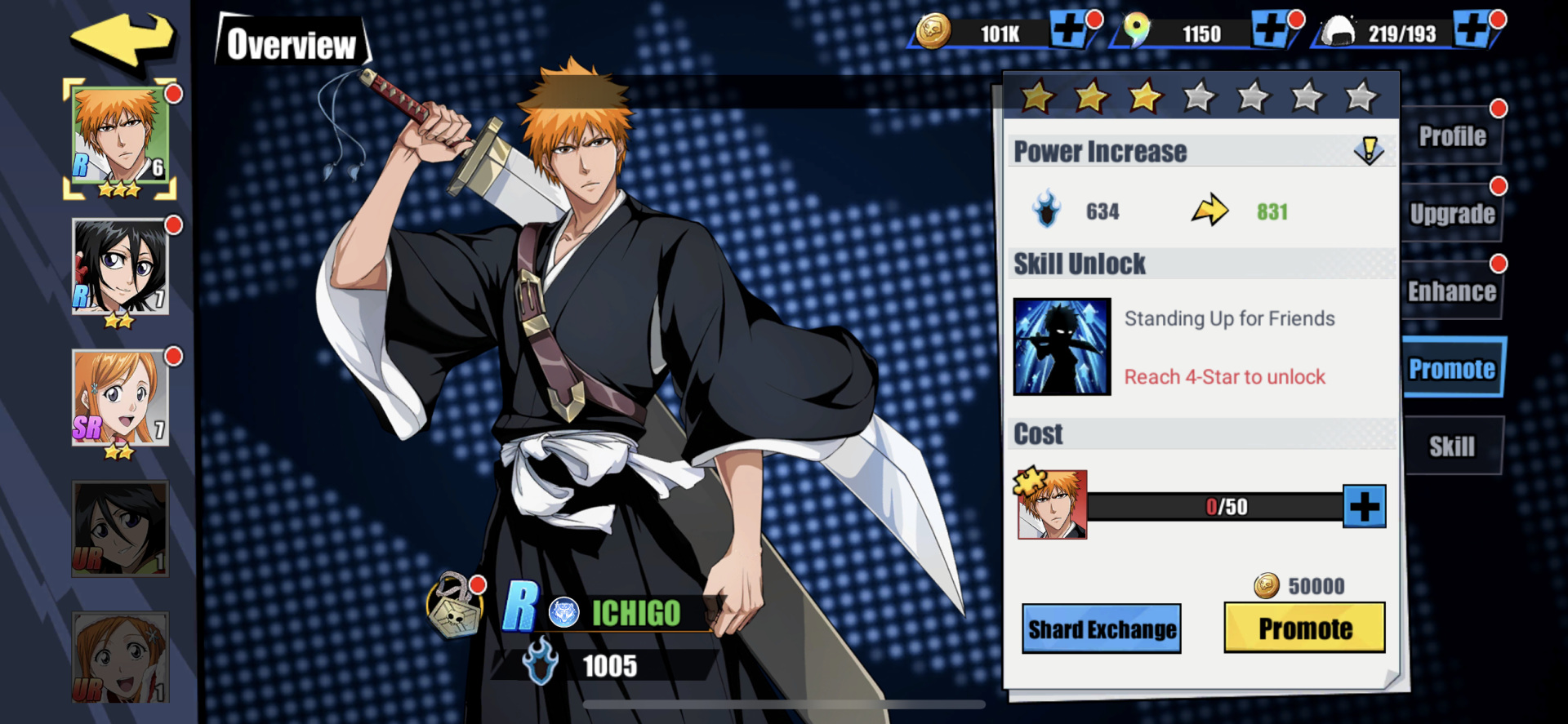Tap Shard Exchange

click(x=1102, y=629)
